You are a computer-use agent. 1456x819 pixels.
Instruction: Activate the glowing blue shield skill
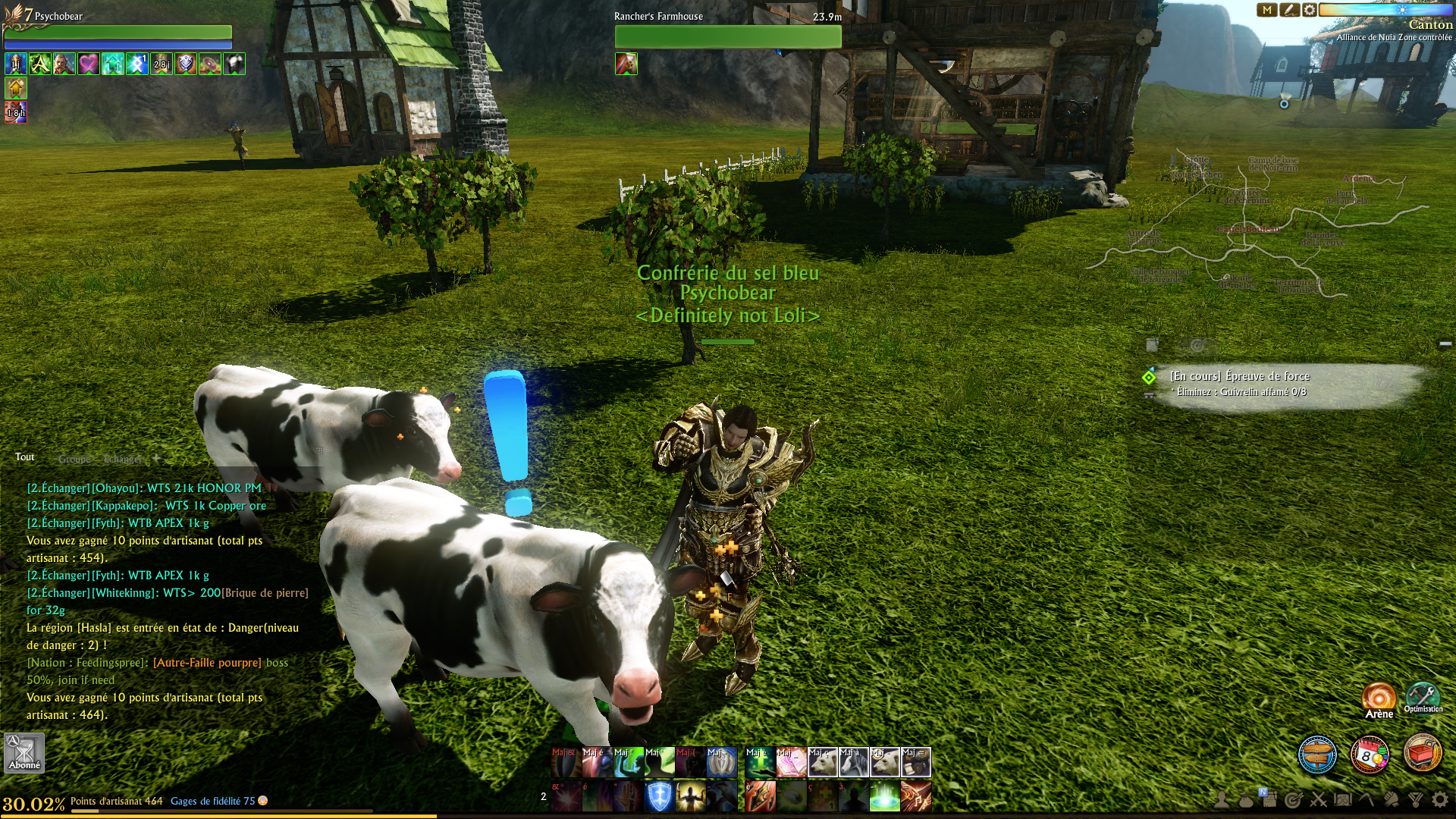click(659, 797)
